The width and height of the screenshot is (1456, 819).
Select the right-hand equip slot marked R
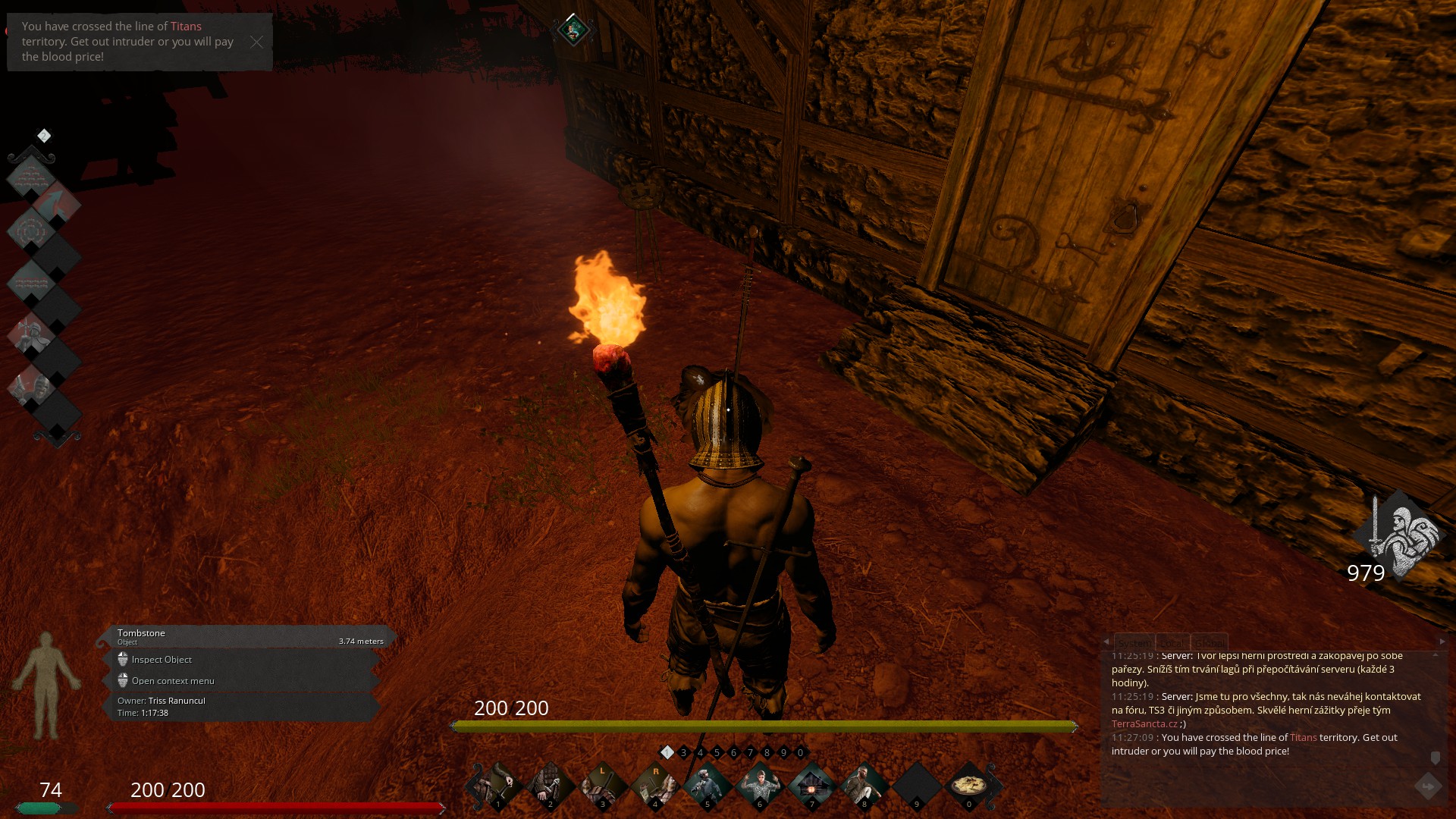tap(655, 785)
